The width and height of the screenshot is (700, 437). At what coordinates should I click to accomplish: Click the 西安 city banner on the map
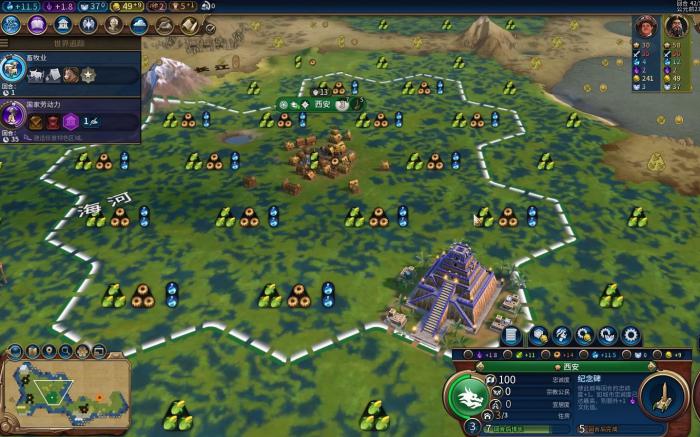tap(322, 104)
